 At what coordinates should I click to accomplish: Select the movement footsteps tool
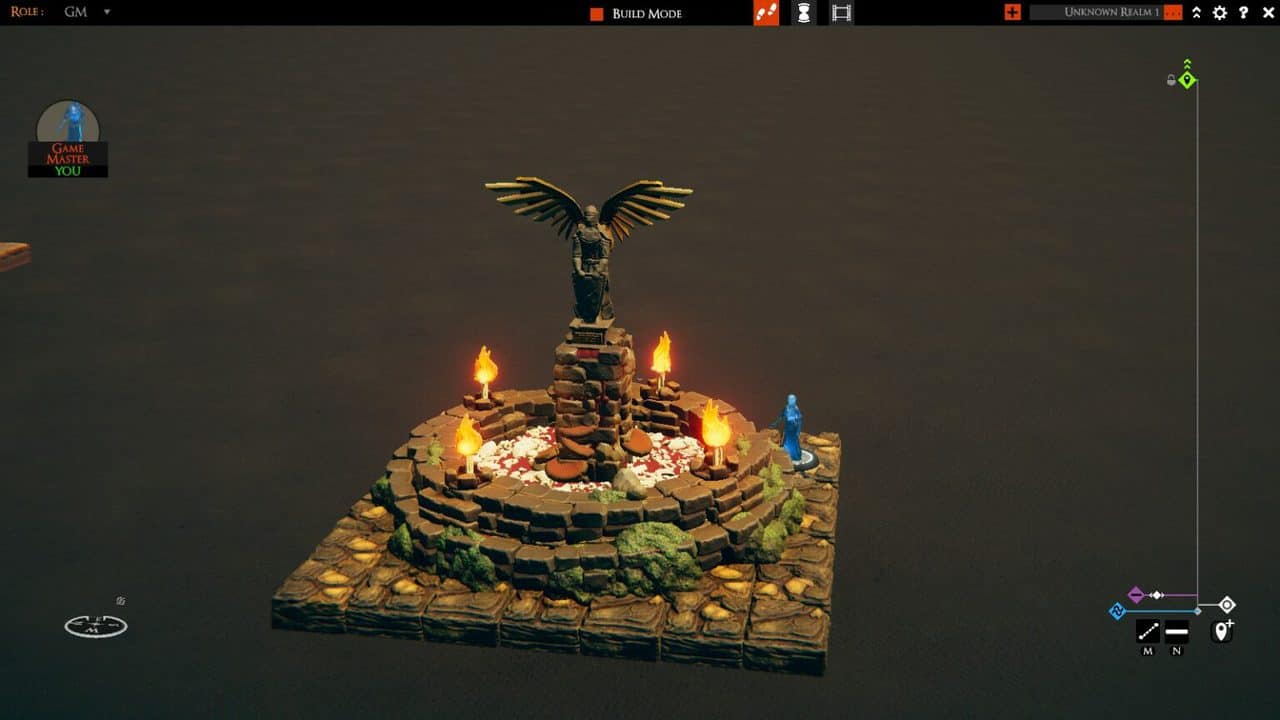(x=765, y=13)
